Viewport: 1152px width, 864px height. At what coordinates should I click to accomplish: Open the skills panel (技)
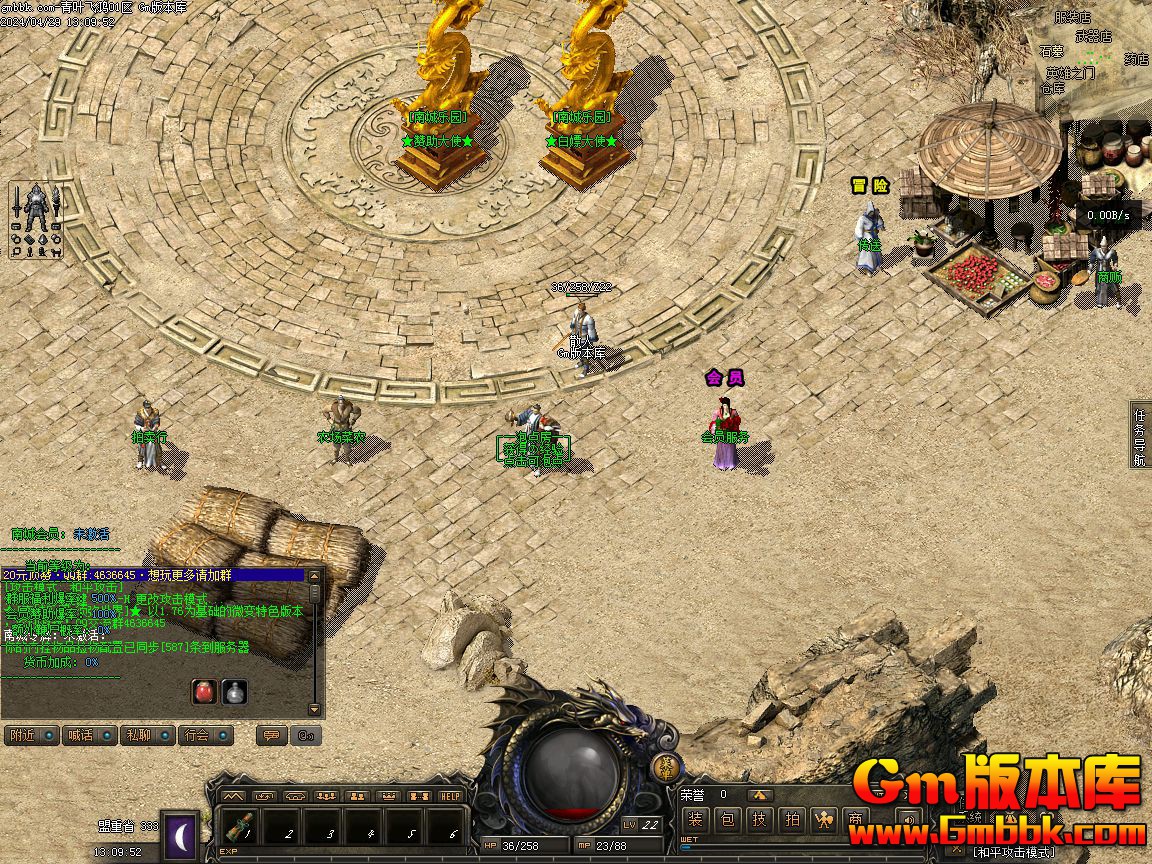click(x=760, y=821)
